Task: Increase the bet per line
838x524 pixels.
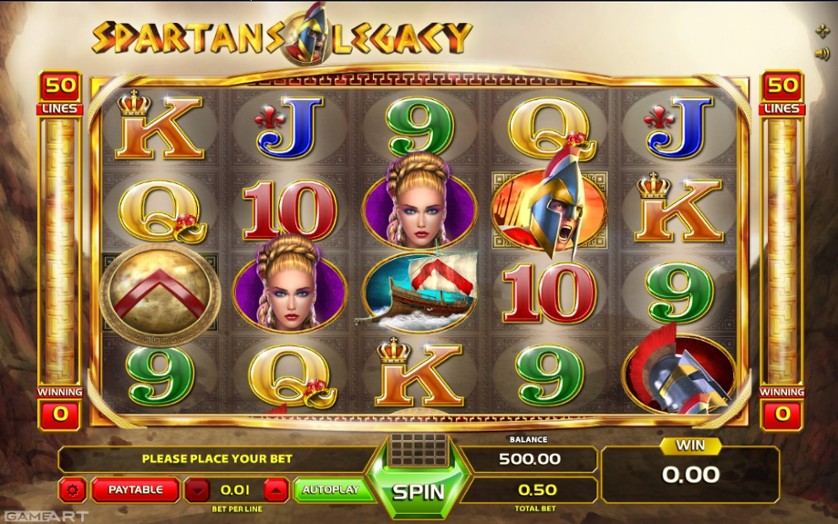Action: [x=276, y=490]
